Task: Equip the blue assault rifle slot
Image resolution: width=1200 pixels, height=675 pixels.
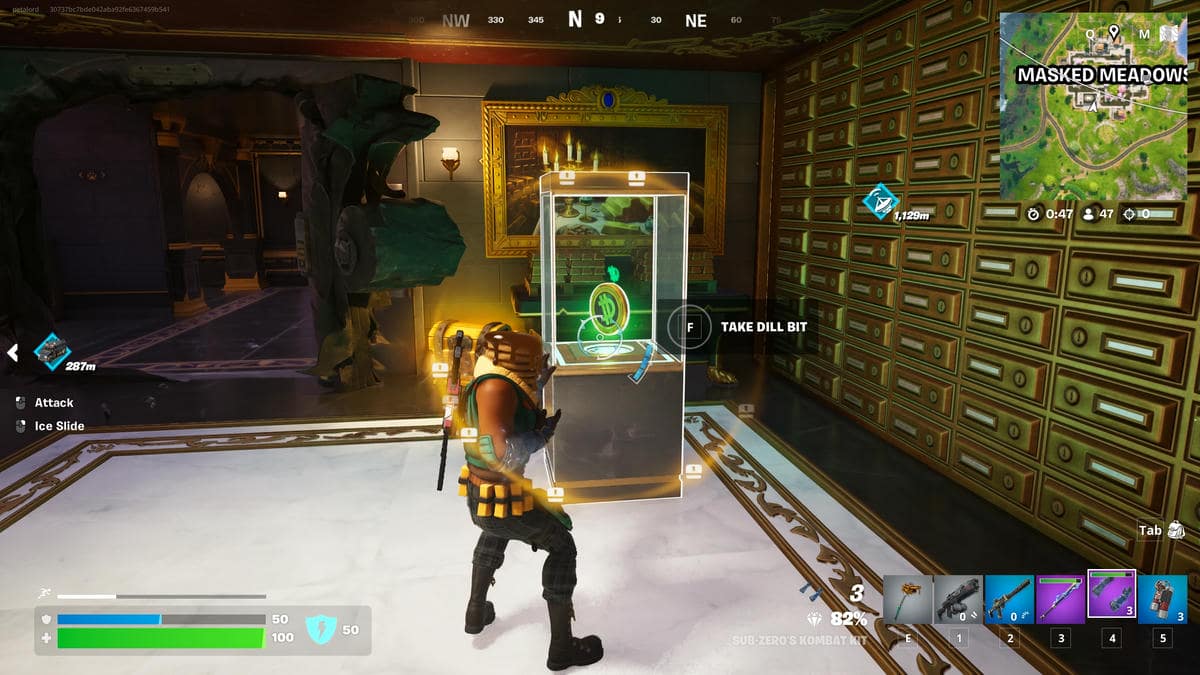Action: coord(1009,600)
